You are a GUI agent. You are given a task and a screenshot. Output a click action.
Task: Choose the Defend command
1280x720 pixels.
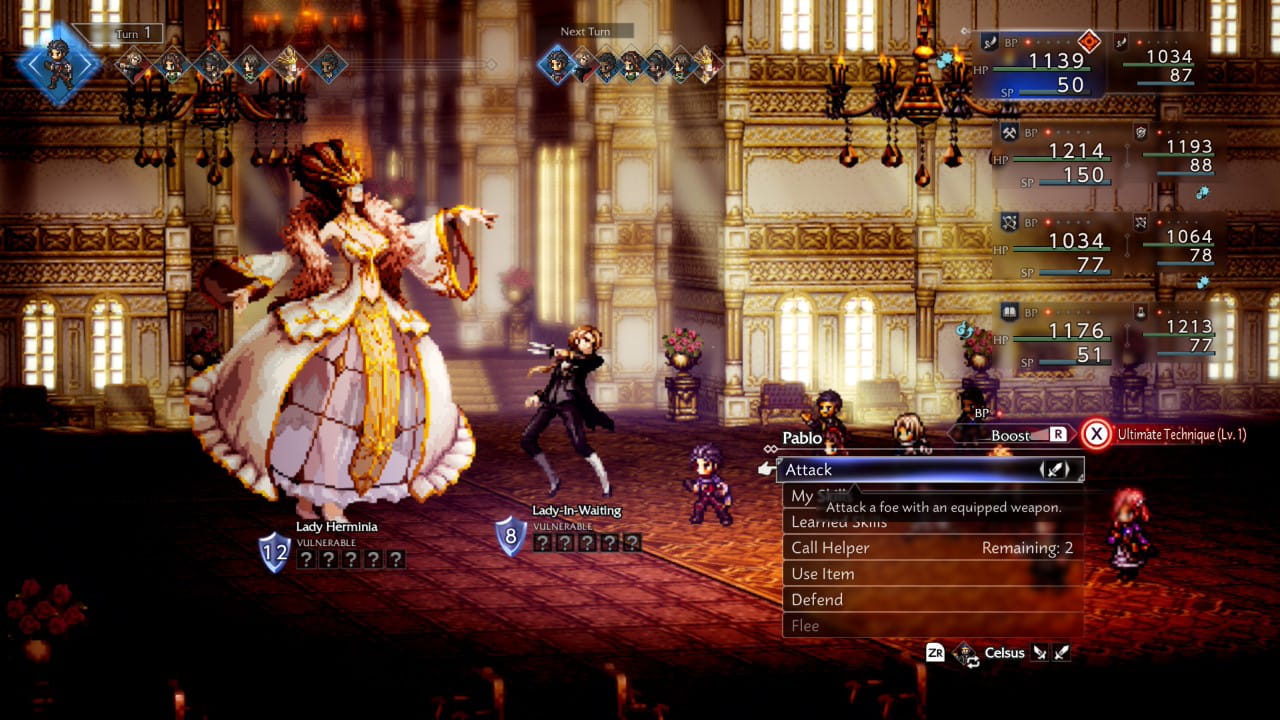point(930,600)
